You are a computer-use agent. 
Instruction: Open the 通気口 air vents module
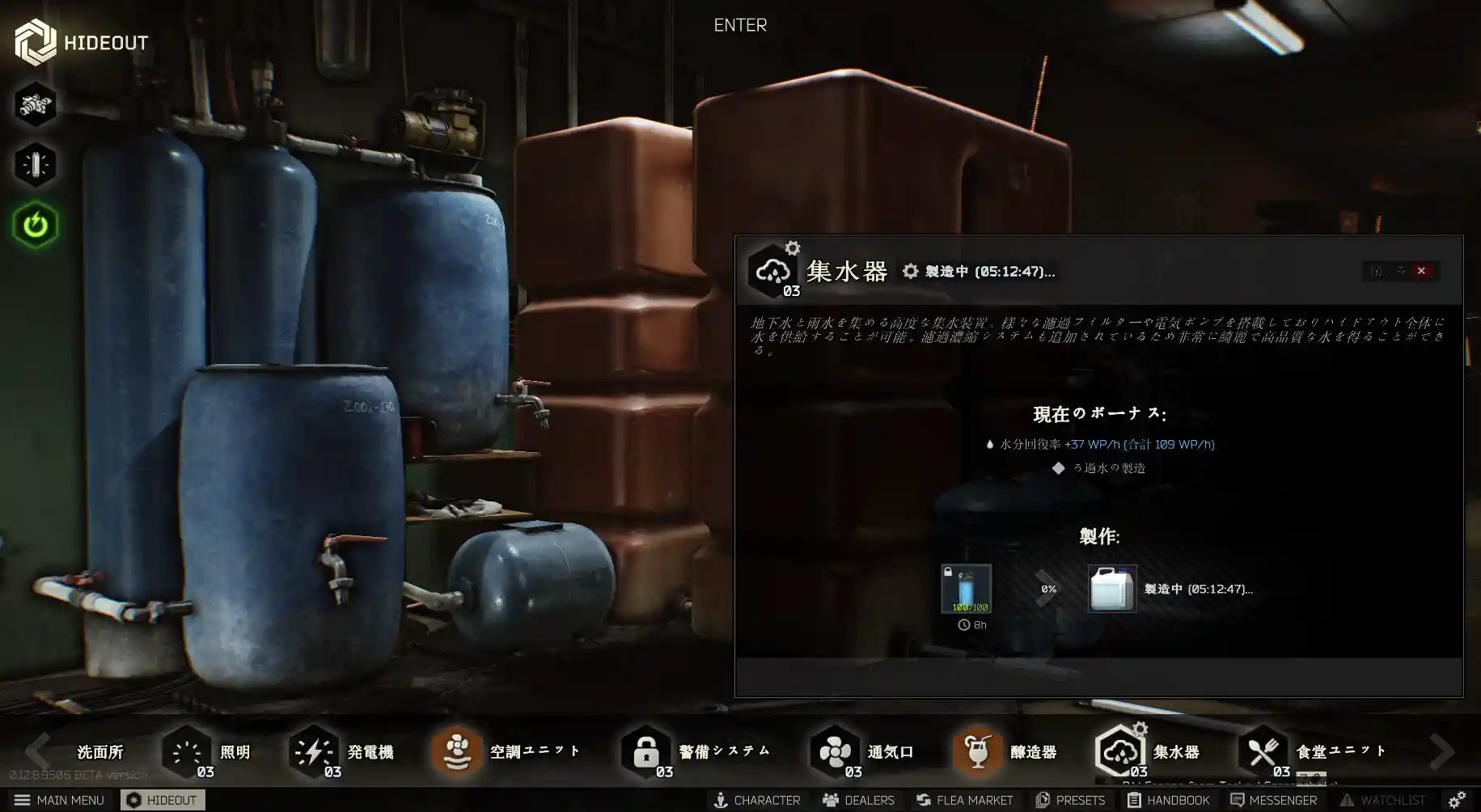point(834,751)
